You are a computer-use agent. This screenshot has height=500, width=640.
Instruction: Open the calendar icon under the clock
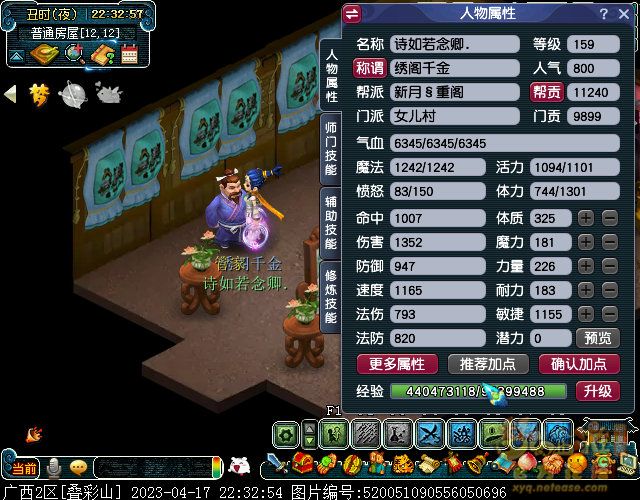128,54
